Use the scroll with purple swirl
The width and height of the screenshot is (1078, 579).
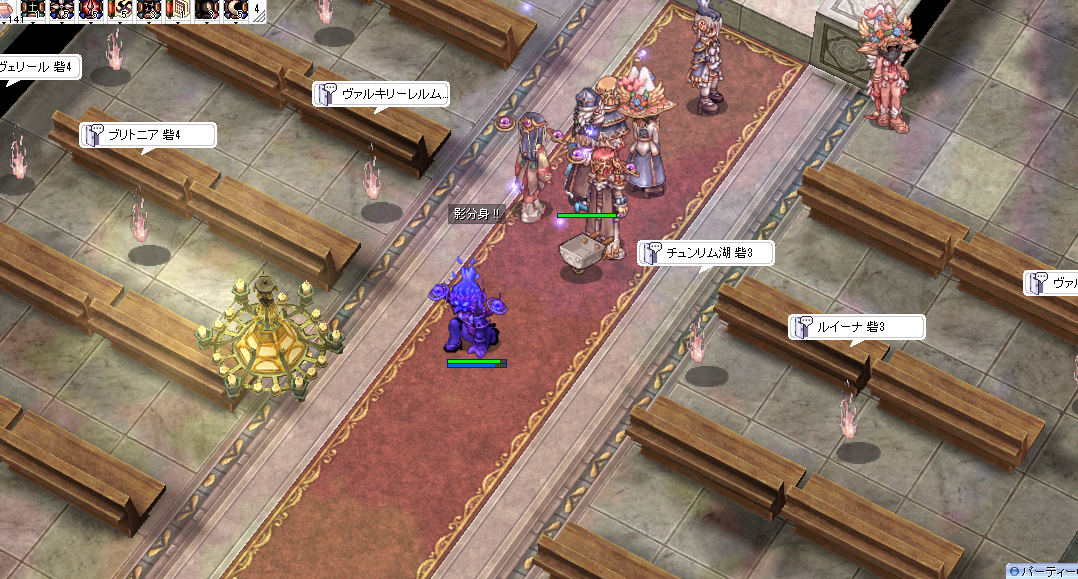tap(122, 10)
